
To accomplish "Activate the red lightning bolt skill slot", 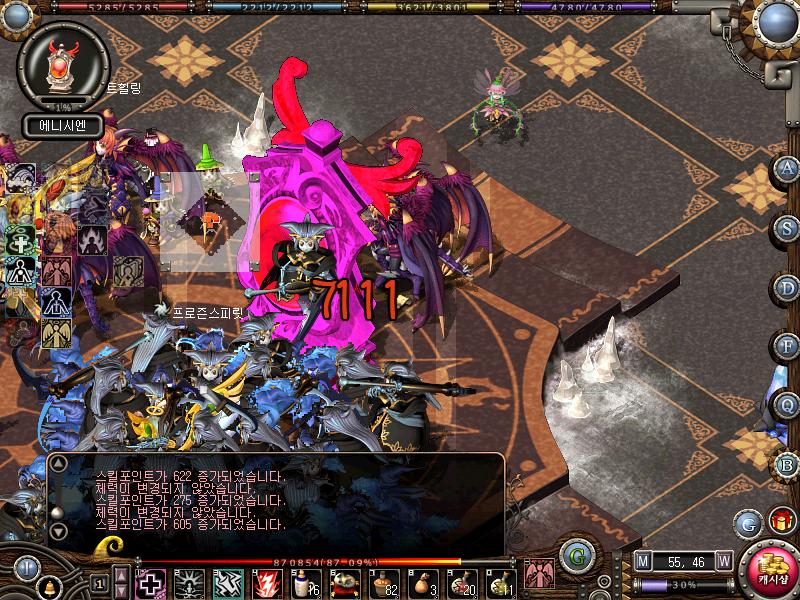I will click(x=267, y=582).
